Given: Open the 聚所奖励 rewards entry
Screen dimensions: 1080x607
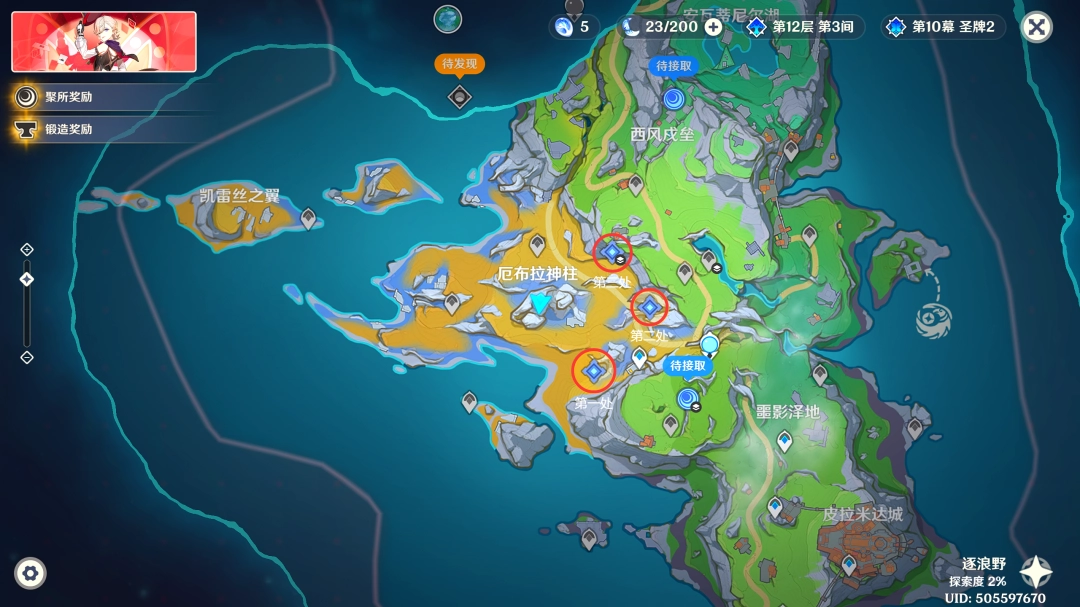Looking at the screenshot, I should click(x=68, y=97).
